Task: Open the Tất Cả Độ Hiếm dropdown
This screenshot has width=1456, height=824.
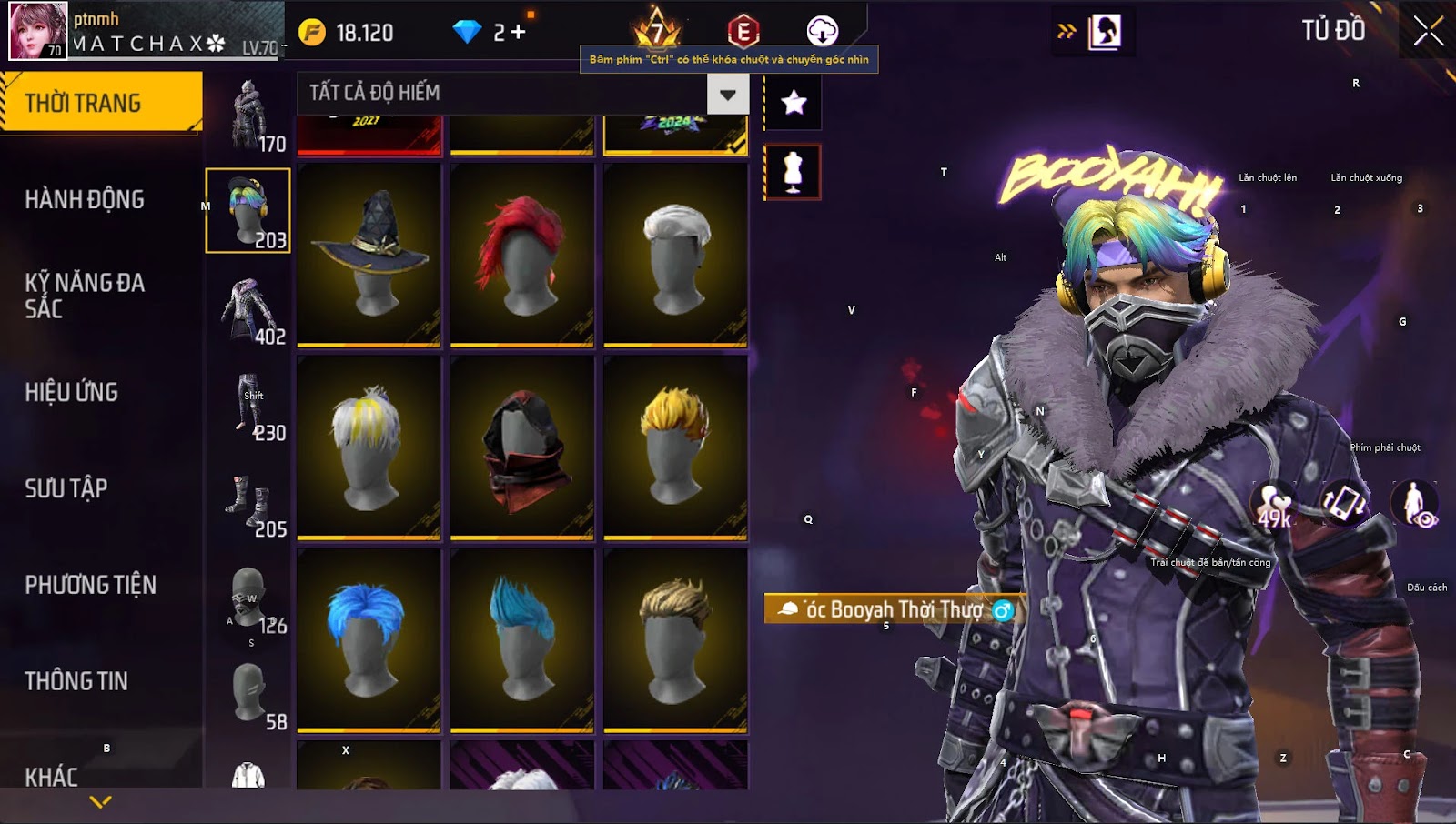Action: [x=727, y=94]
